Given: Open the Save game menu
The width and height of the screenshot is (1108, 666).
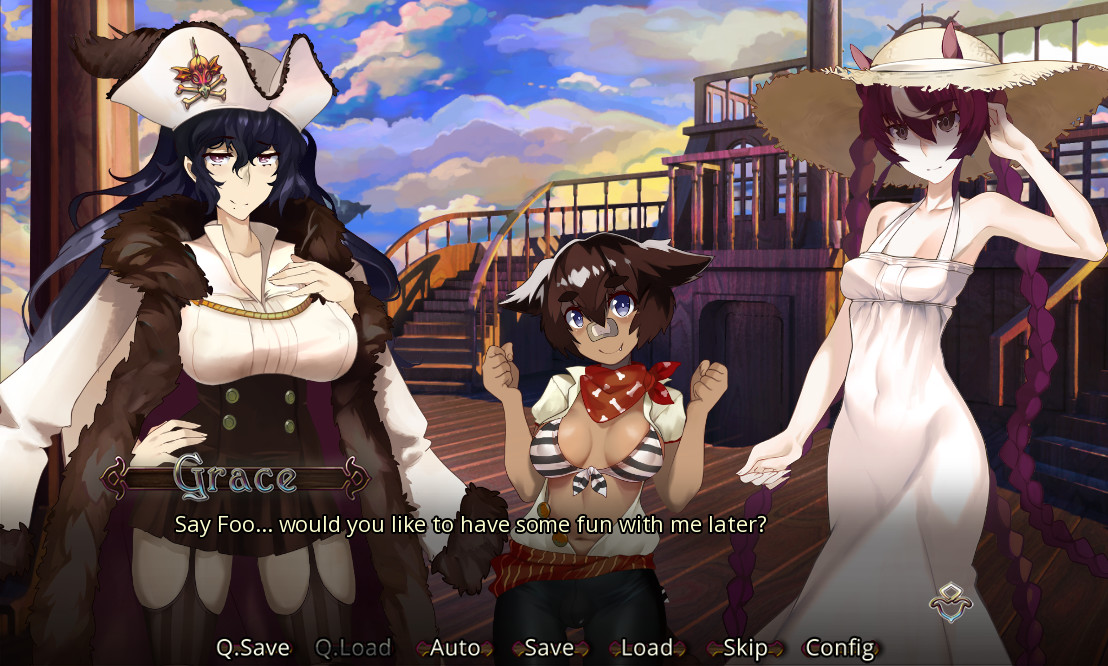Looking at the screenshot, I should coord(549,648).
